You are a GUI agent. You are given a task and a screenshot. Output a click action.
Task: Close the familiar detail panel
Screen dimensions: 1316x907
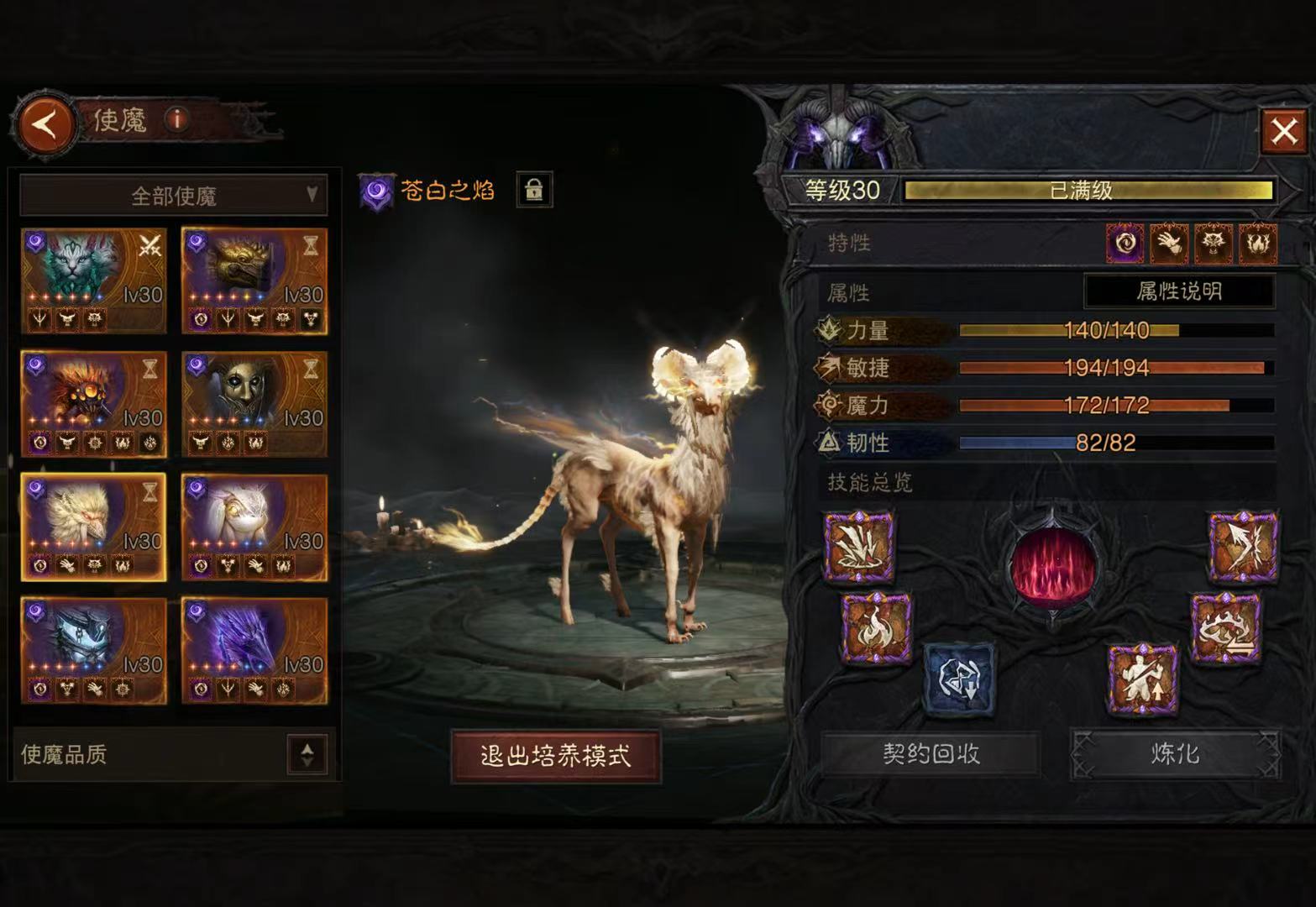pos(1283,131)
